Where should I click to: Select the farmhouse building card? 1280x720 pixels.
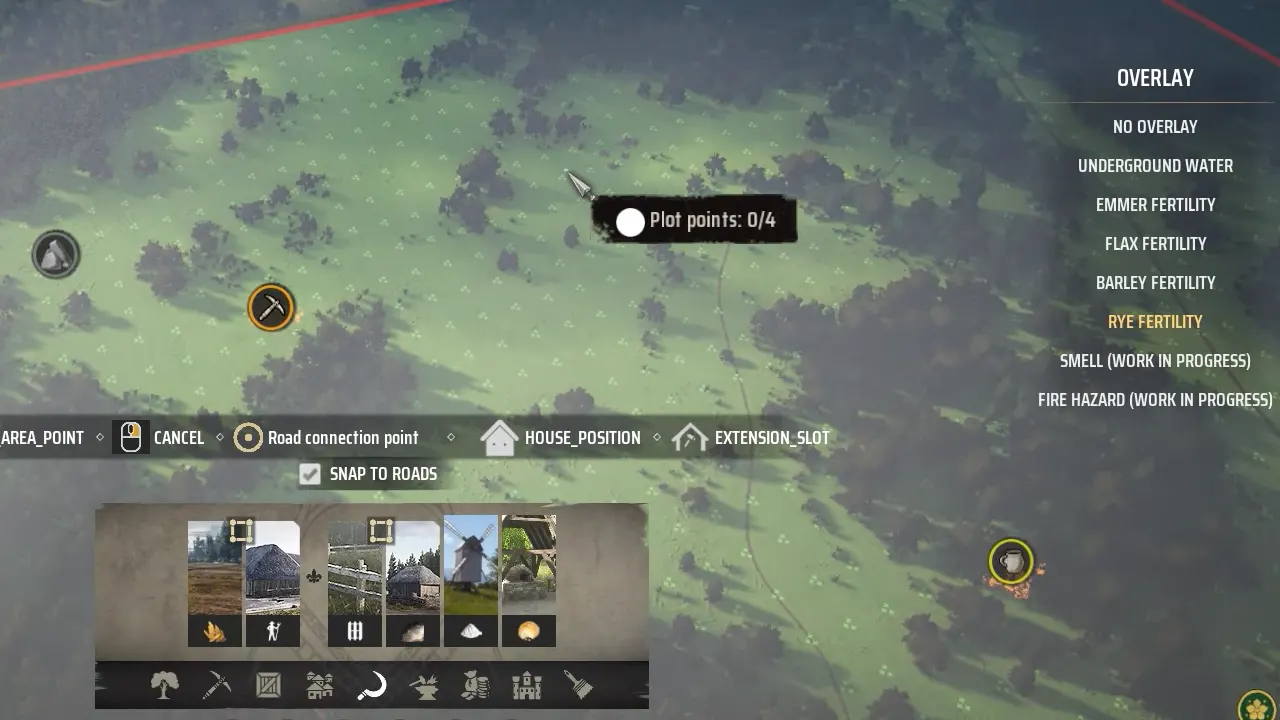tap(272, 582)
